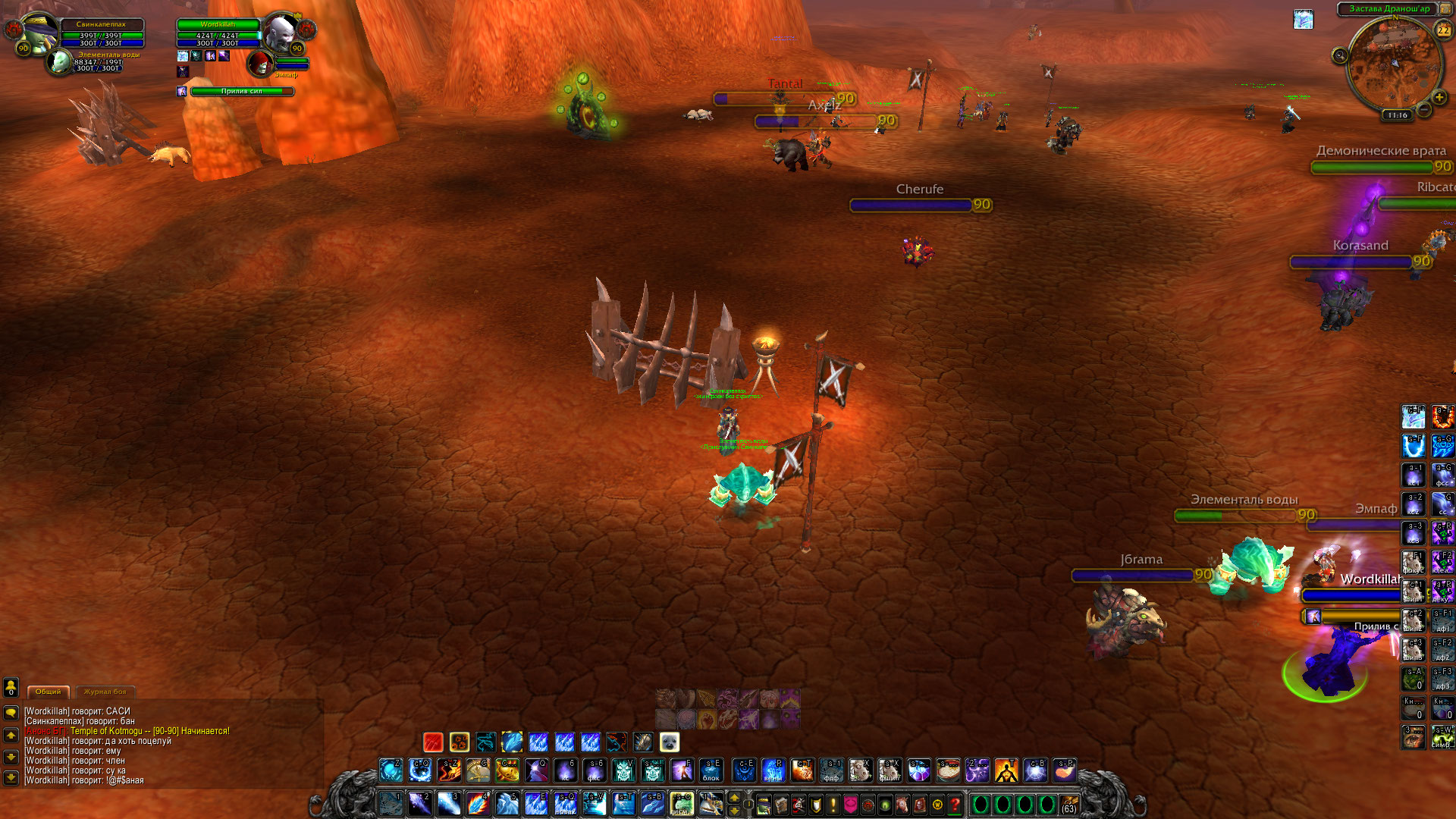Viewport: 1456px width, 819px height.
Task: Open the Журнал боя combat log tab
Action: click(x=105, y=692)
